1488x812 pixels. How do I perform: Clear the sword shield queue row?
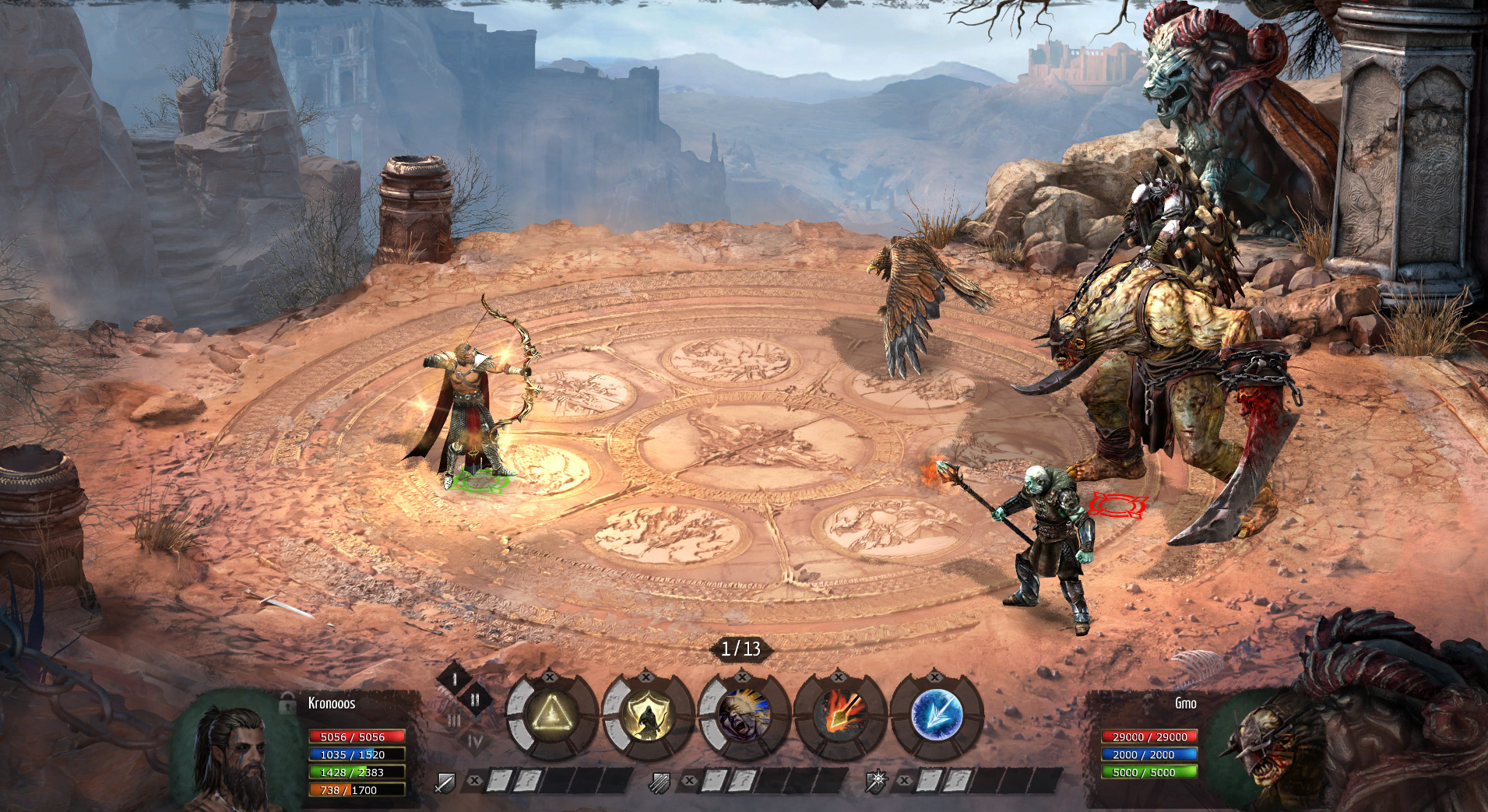coord(473,780)
